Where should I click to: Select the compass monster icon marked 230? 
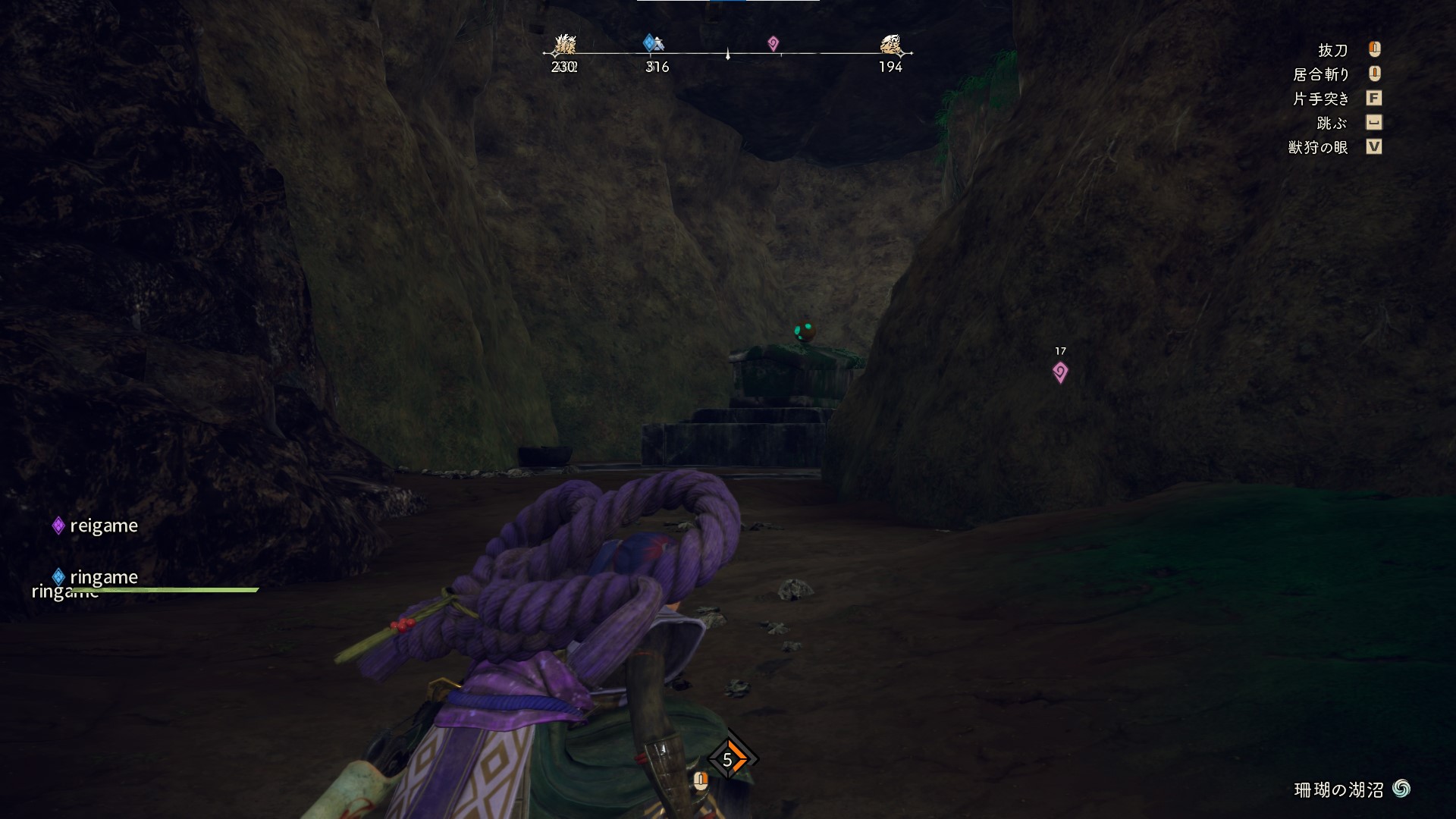point(564,45)
